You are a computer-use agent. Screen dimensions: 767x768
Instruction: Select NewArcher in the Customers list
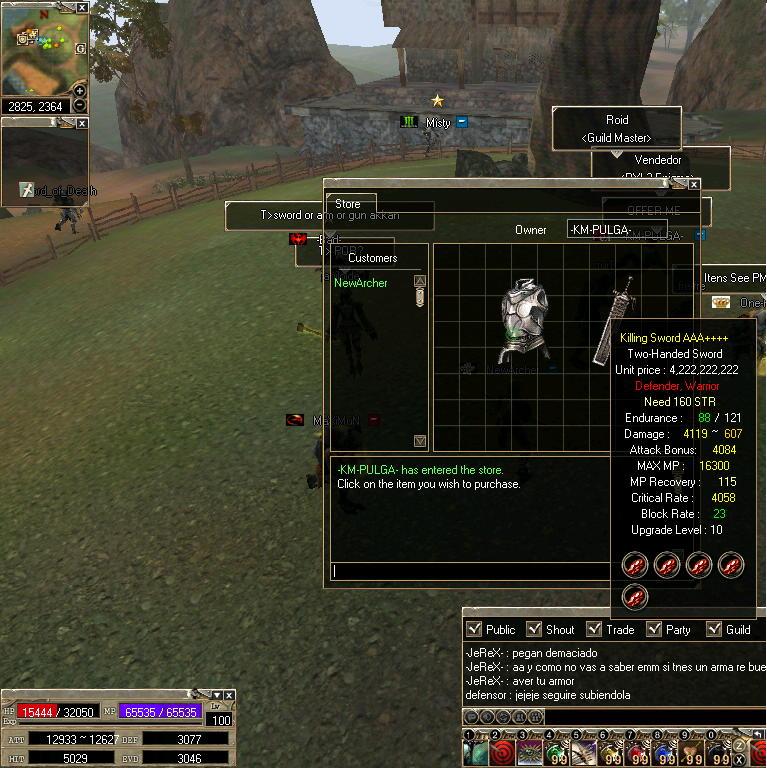point(361,283)
